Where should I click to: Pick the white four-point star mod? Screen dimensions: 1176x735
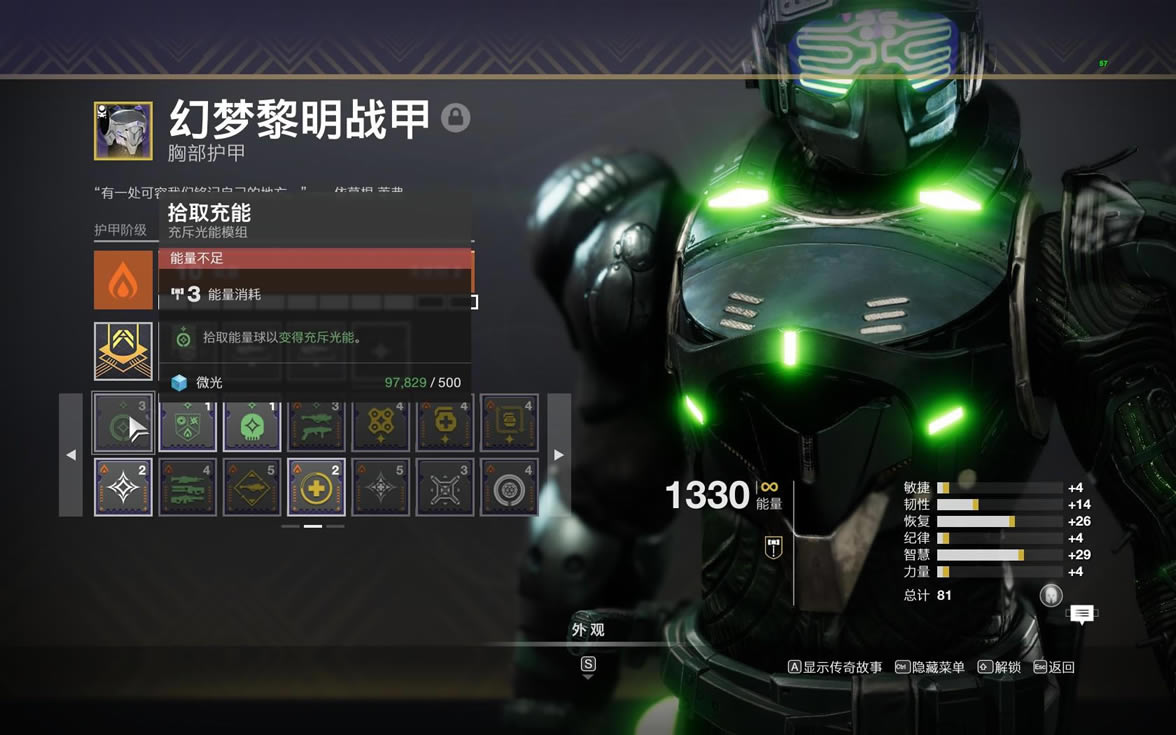123,487
